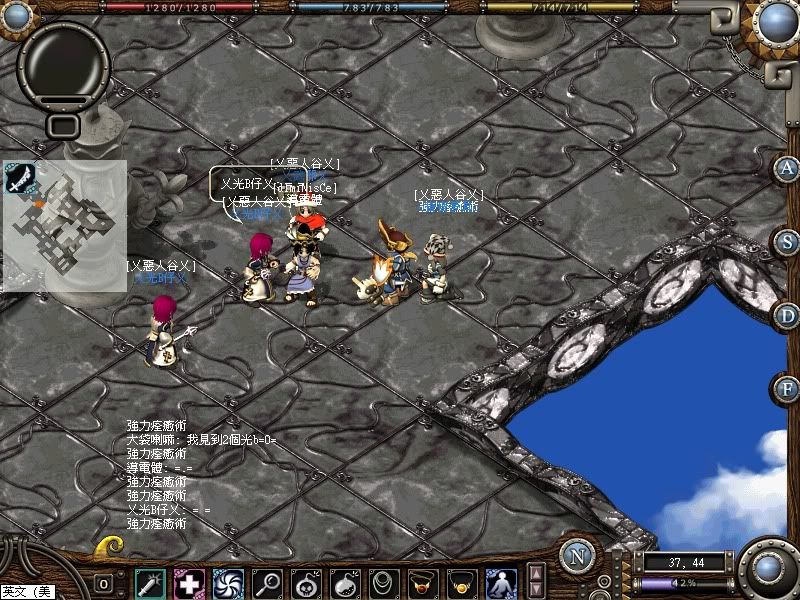Viewport: 800px width, 600px height.
Task: Activate the magic wand hotbar skill
Action: tap(151, 582)
